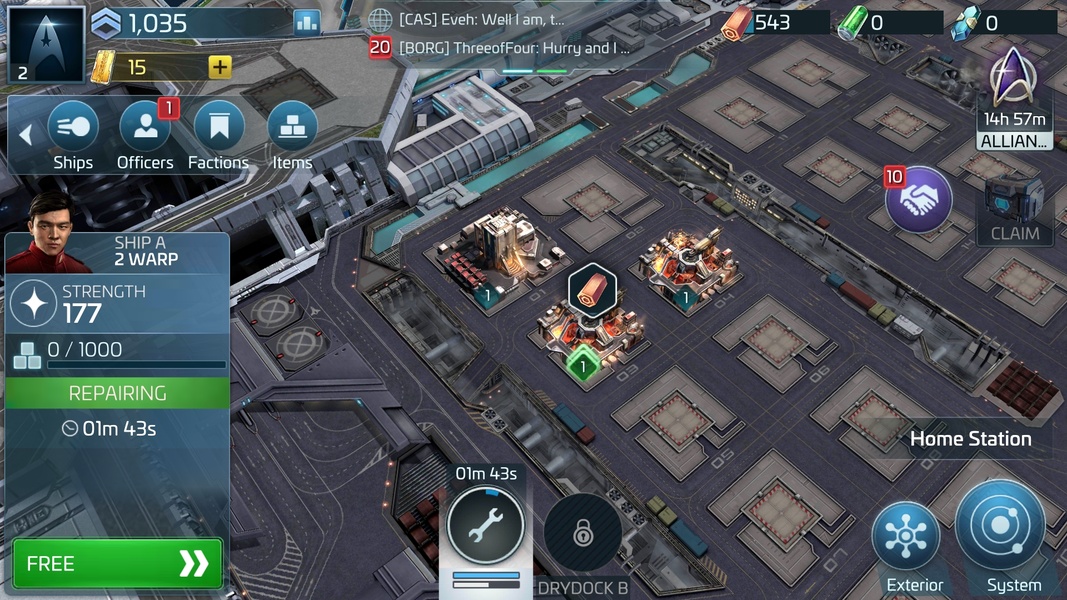The image size is (1067, 600).
Task: Tap the green FREE repair button
Action: pos(118,564)
